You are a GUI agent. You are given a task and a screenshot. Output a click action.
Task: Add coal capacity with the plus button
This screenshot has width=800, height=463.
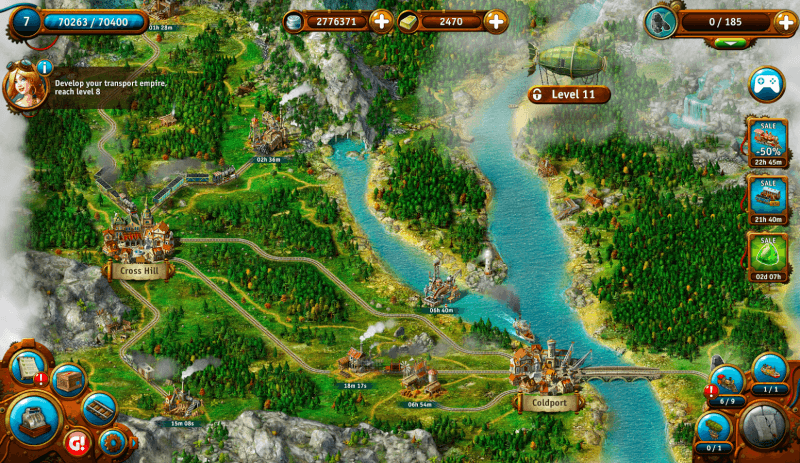(785, 22)
